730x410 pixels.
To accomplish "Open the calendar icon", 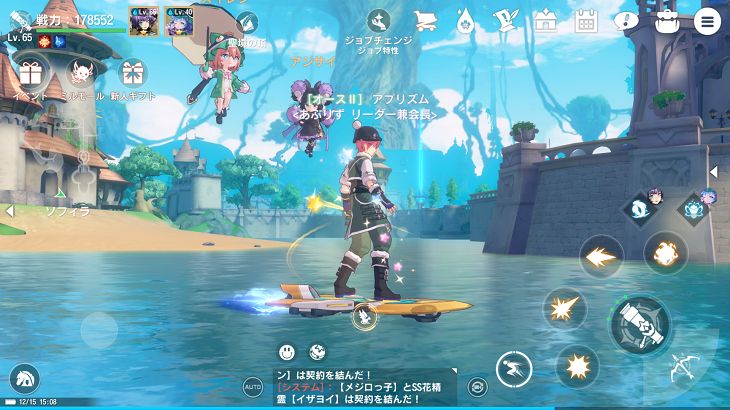I will tap(585, 21).
